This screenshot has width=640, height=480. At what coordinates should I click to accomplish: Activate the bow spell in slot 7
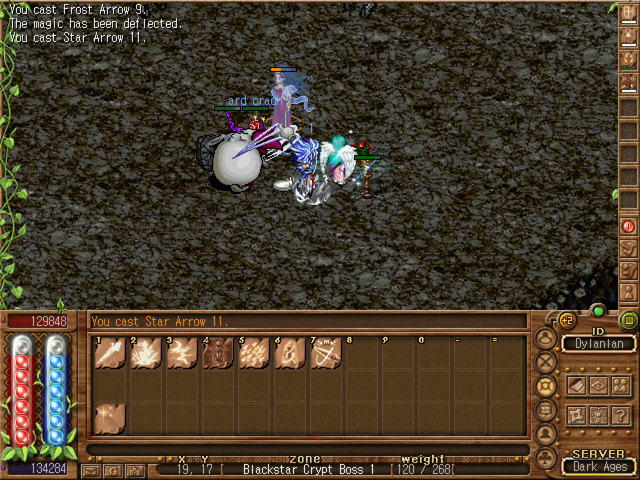(x=326, y=353)
